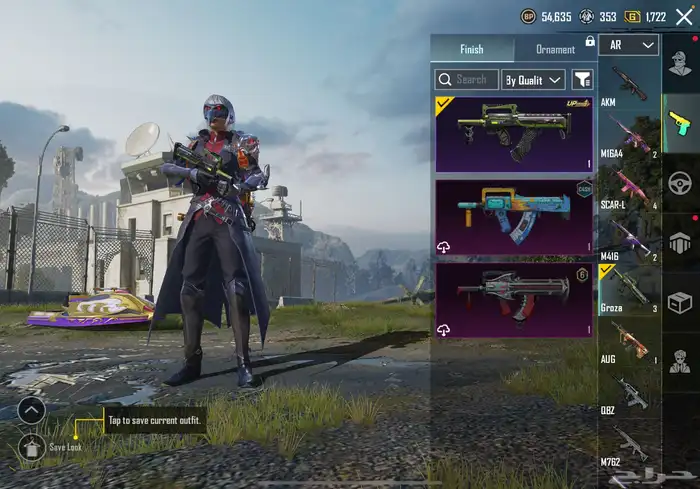Open the vehicle steering wheel category

pyautogui.click(x=681, y=185)
